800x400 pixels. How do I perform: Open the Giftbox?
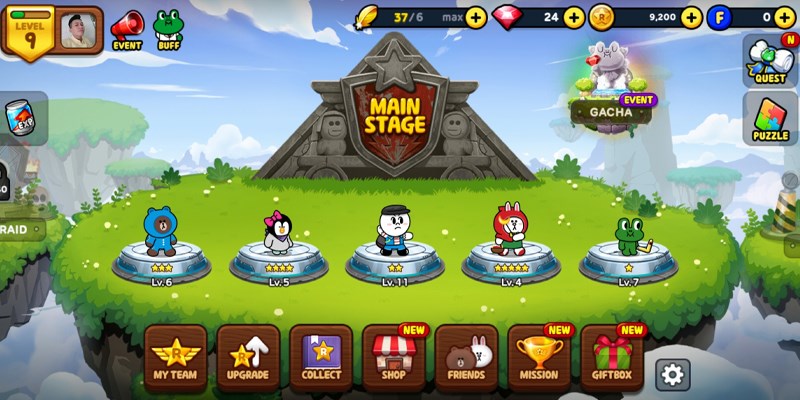click(612, 358)
